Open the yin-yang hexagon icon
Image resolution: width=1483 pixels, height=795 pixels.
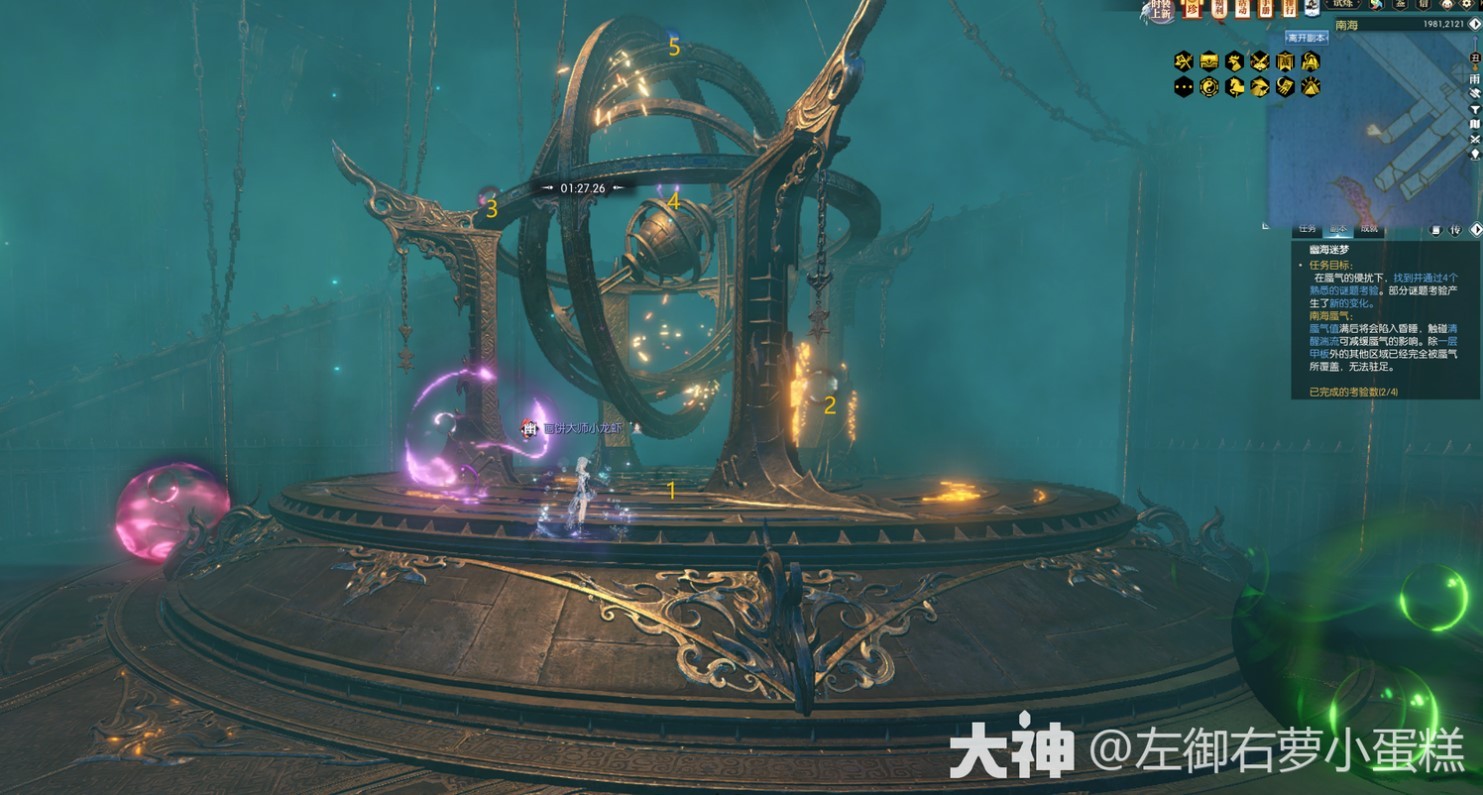pyautogui.click(x=1209, y=87)
